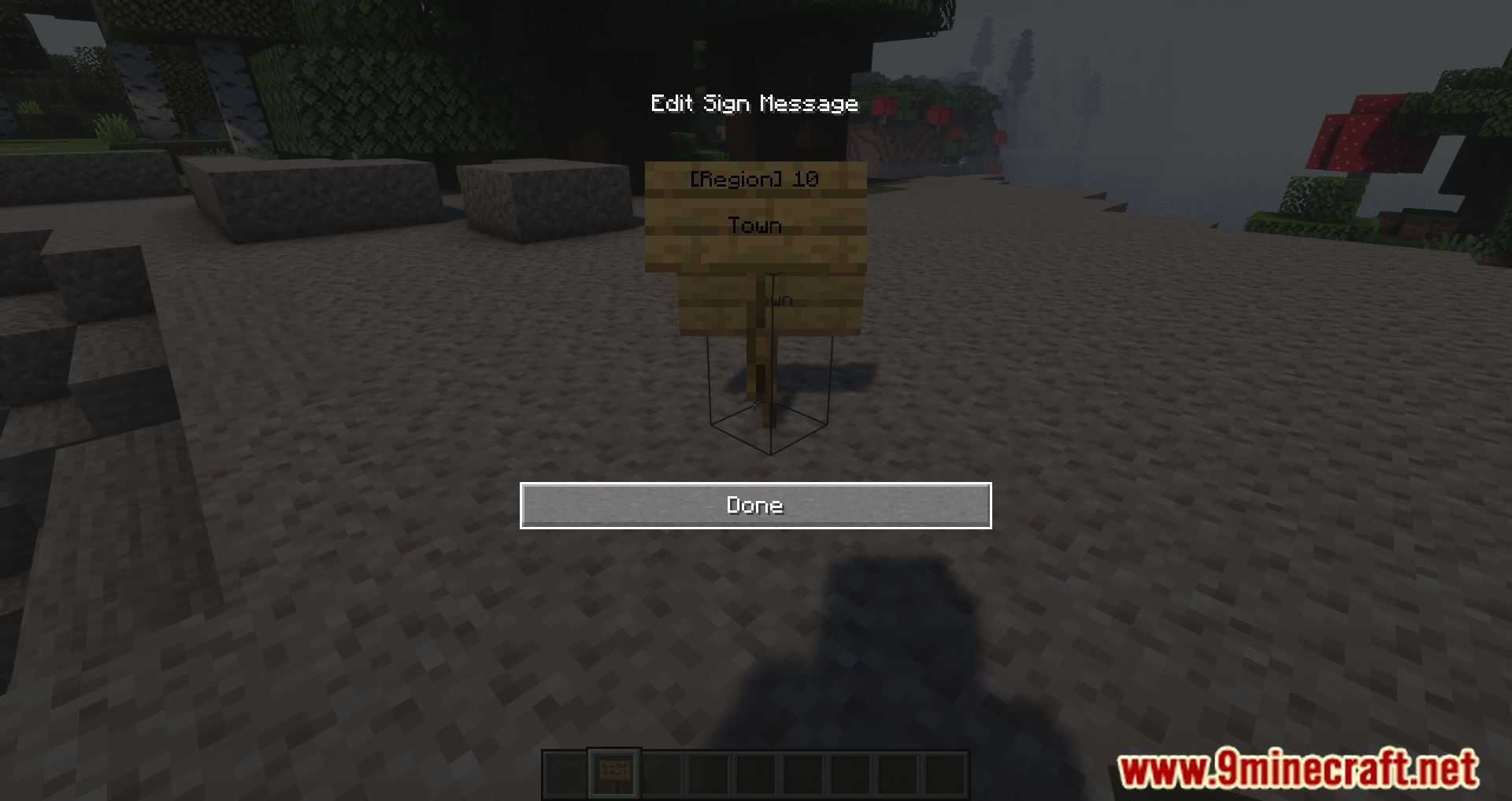
Task: Select the sign line reading [Region] 10
Action: point(754,179)
